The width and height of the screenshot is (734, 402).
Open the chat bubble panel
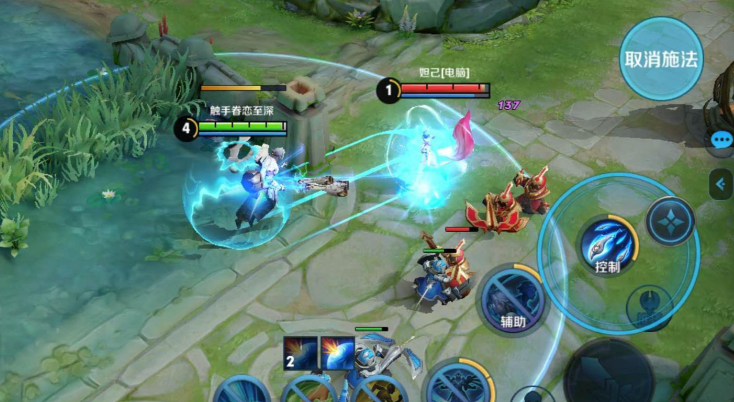tap(722, 141)
